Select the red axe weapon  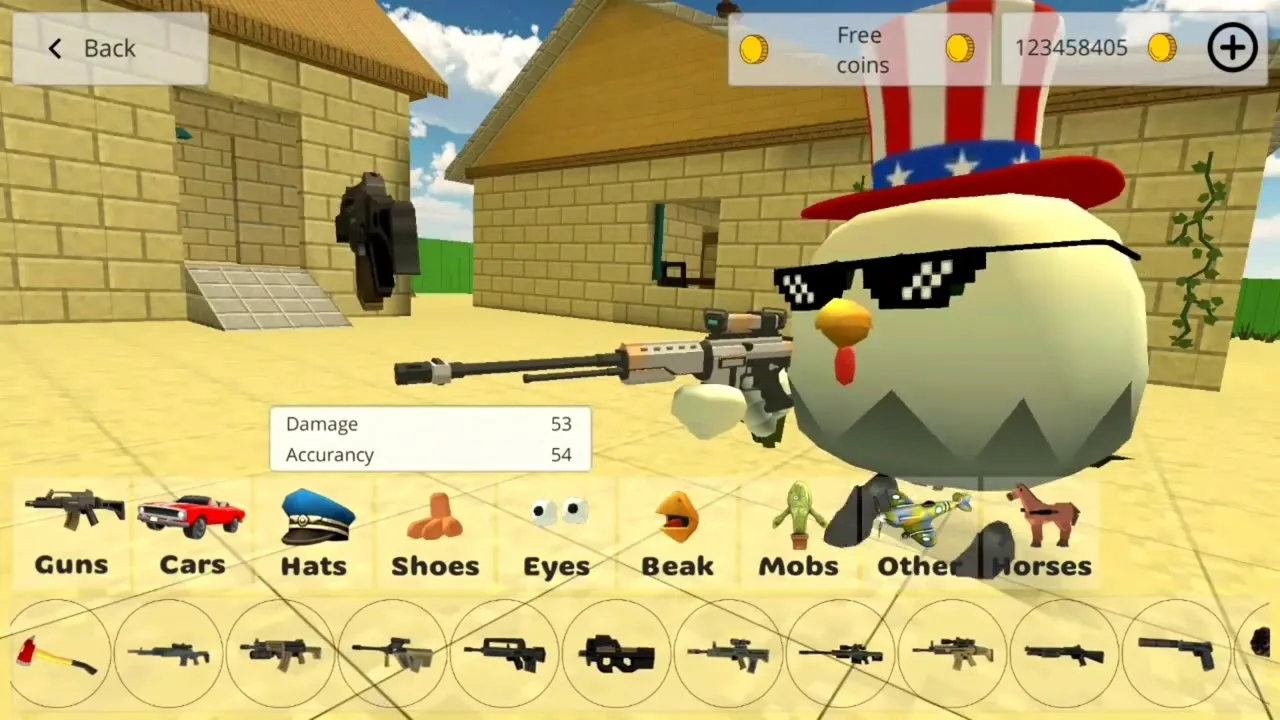tap(55, 655)
